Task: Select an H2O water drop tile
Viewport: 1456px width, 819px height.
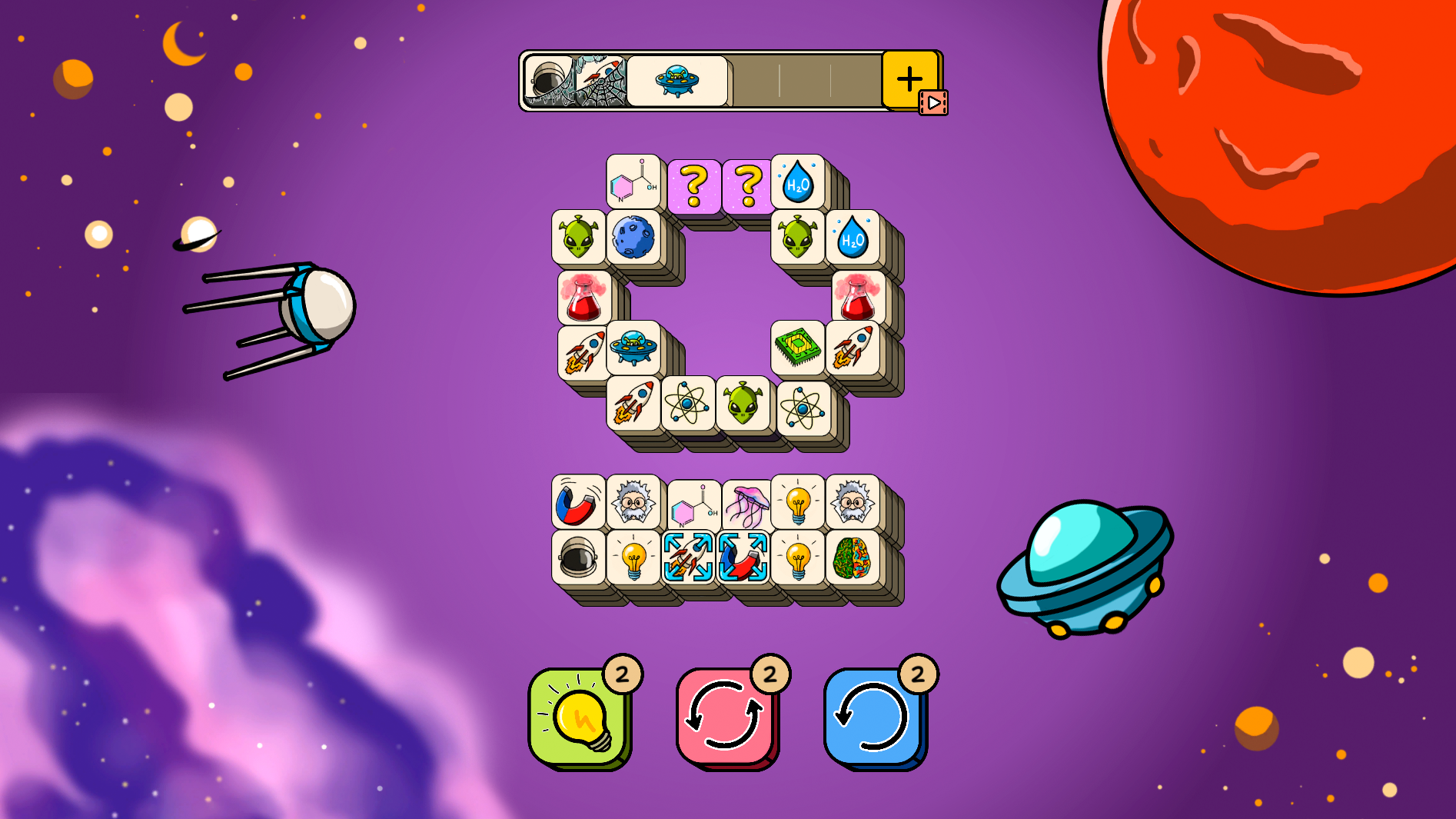Action: click(798, 182)
